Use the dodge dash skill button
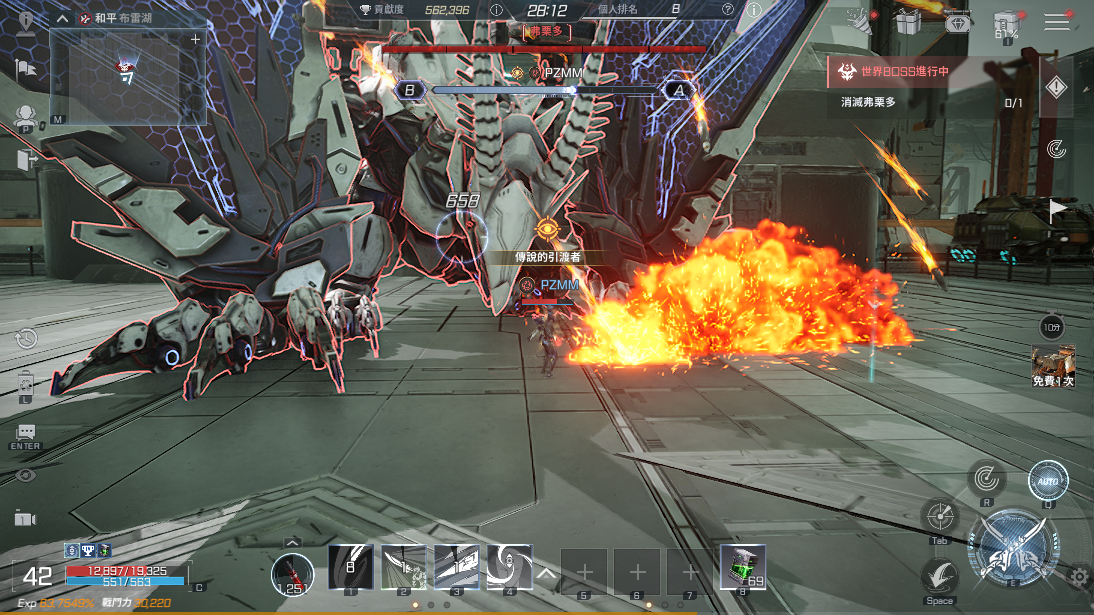Image resolution: width=1094 pixels, height=615 pixels. [x=940, y=578]
